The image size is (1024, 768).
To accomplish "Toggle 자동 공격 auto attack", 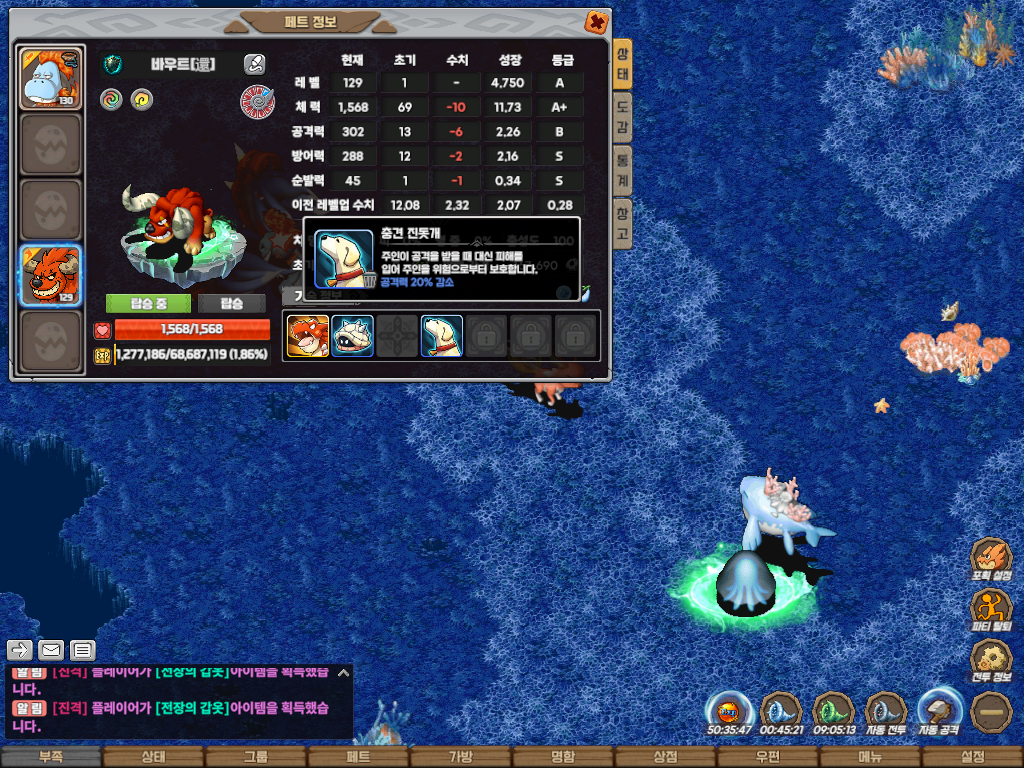I will click(938, 713).
